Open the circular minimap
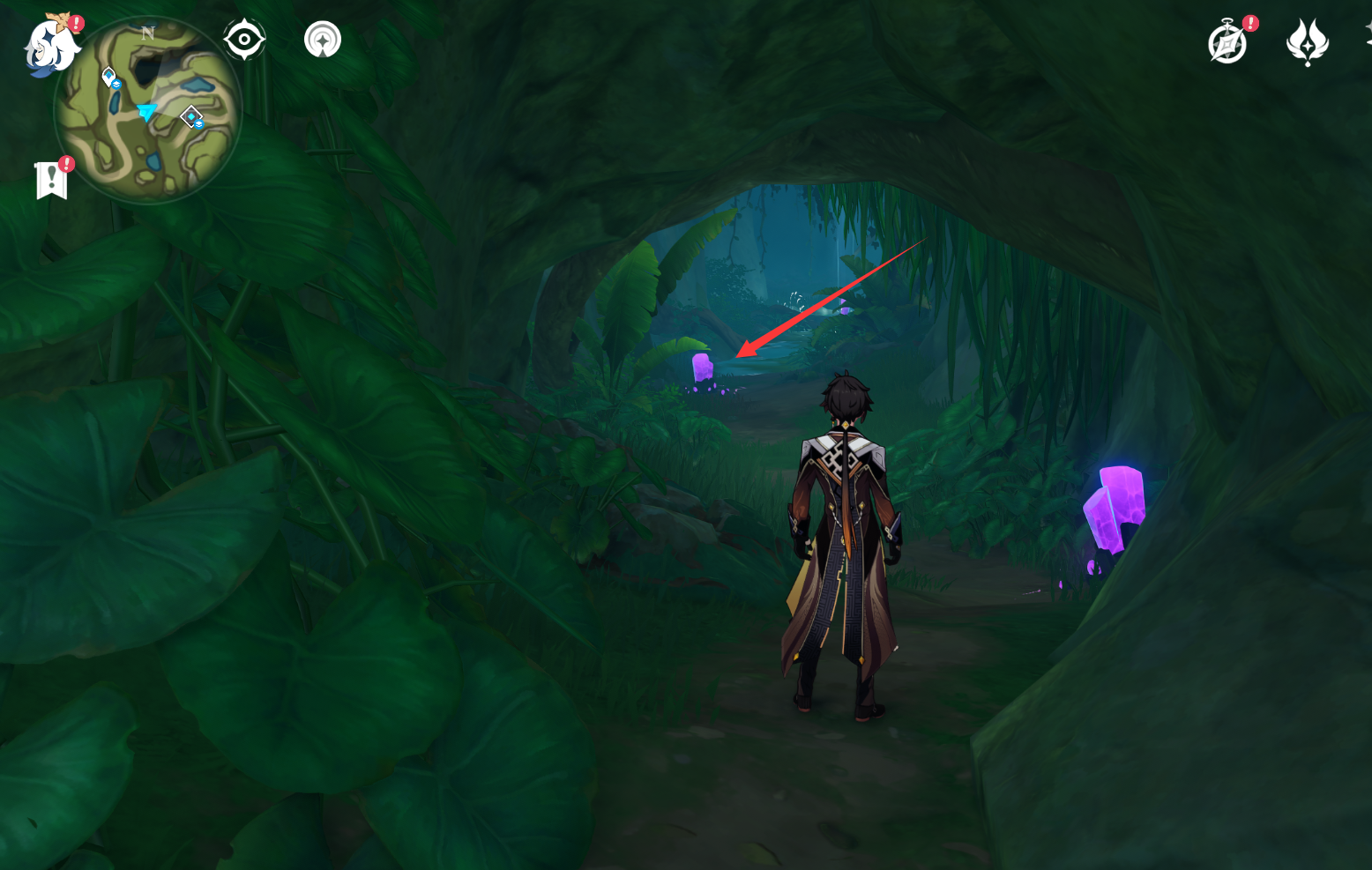1372x870 pixels. [147, 111]
